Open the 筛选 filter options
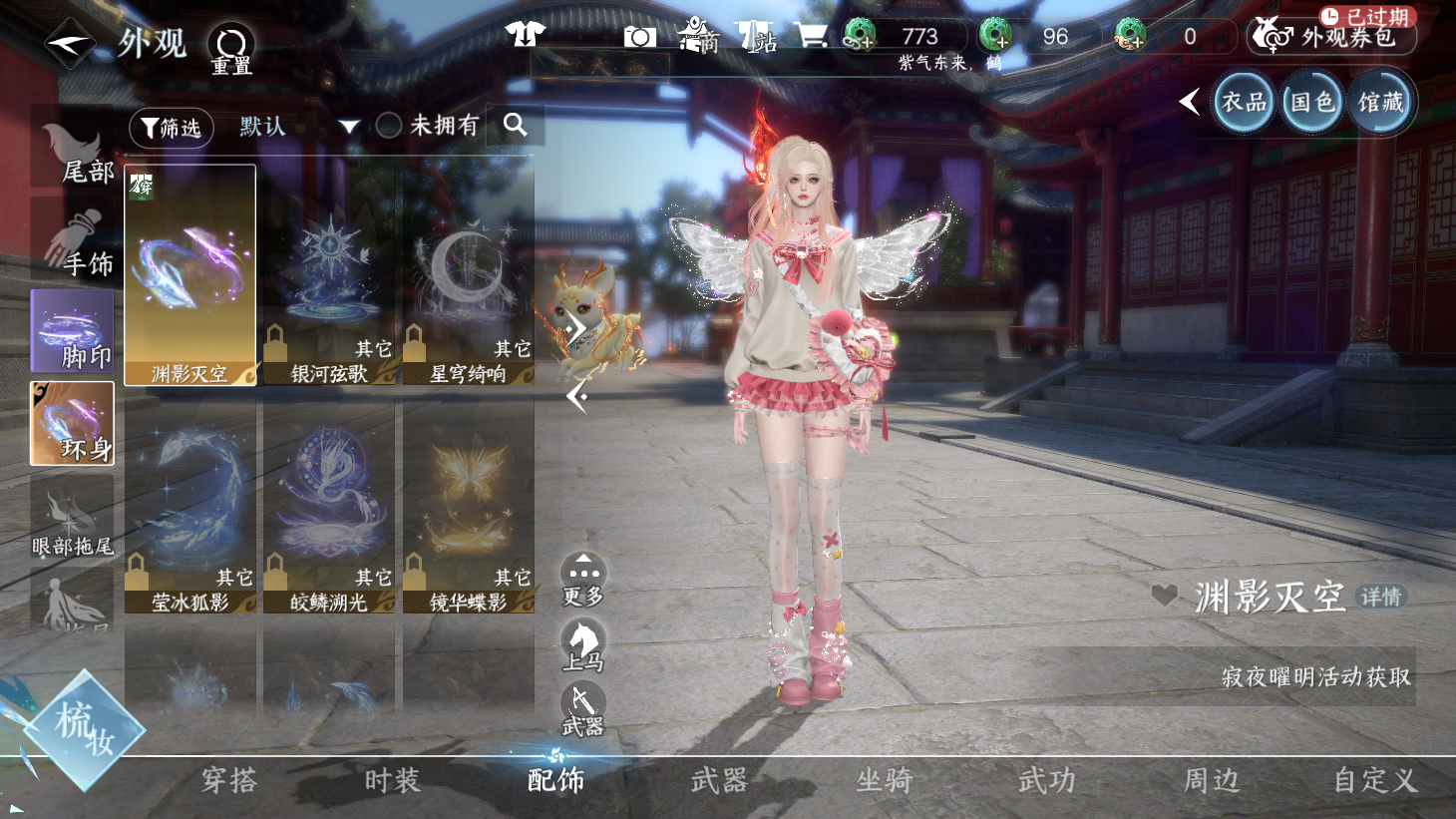This screenshot has width=1456, height=819. click(171, 128)
